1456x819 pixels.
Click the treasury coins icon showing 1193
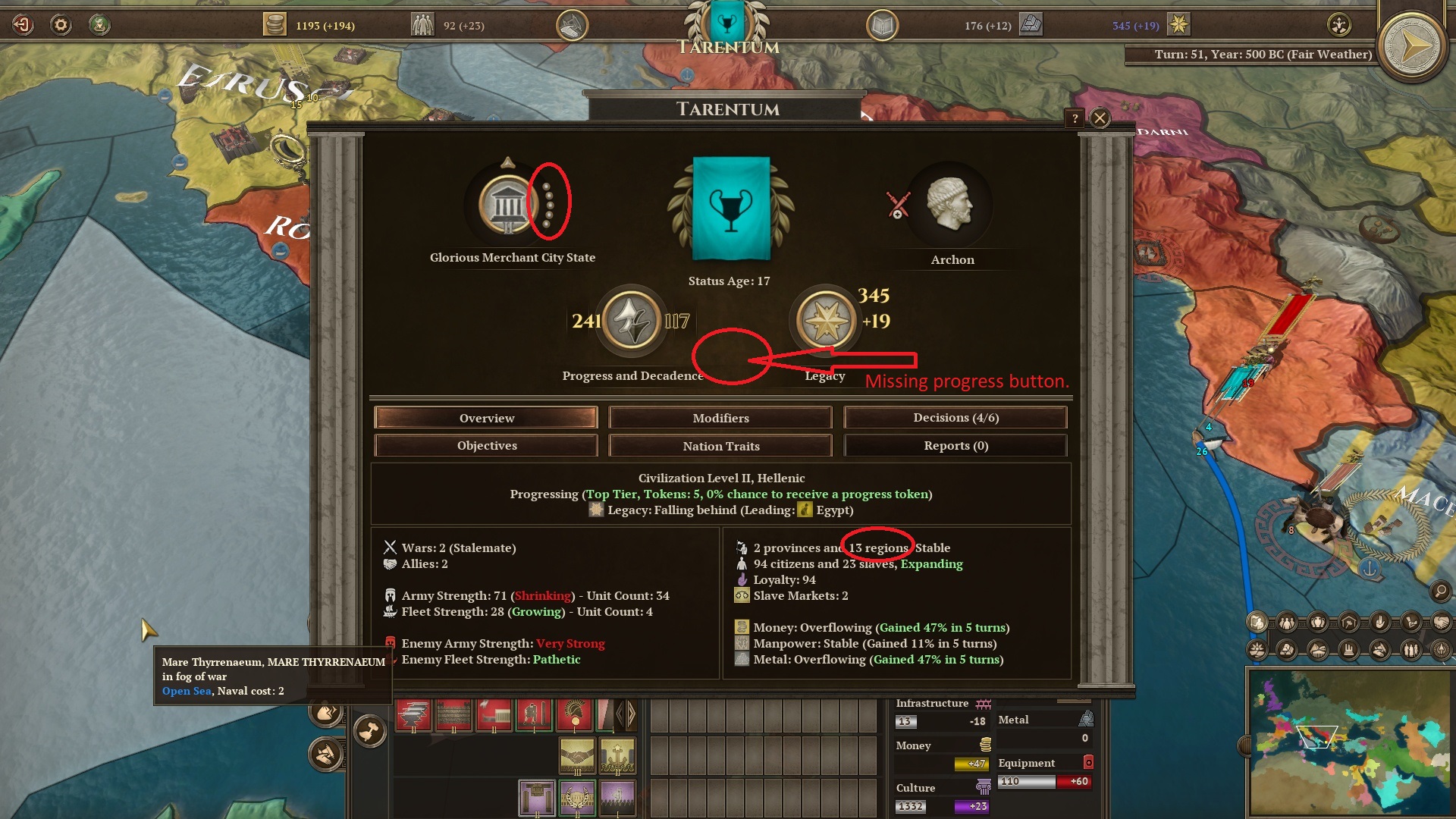275,24
